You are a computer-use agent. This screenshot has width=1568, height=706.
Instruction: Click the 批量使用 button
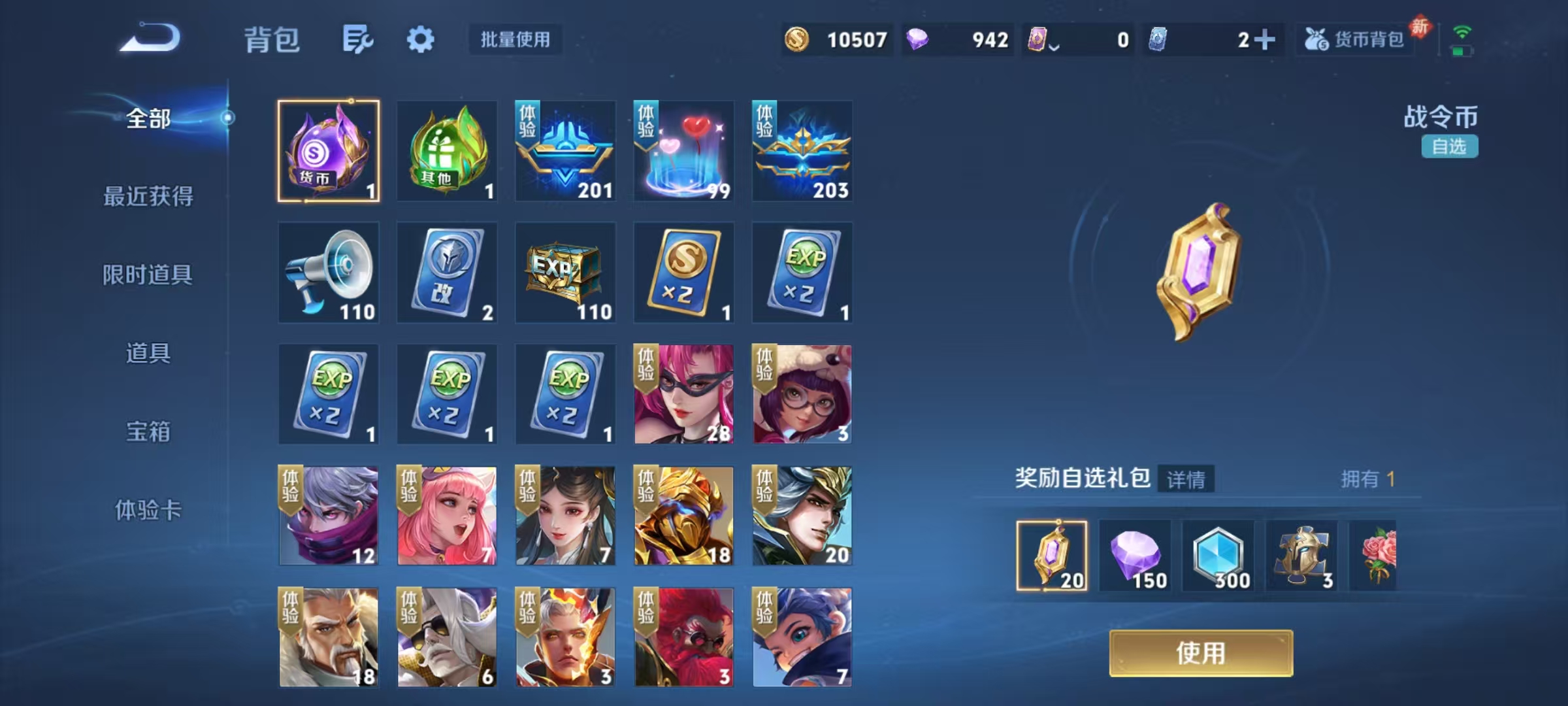pos(515,40)
